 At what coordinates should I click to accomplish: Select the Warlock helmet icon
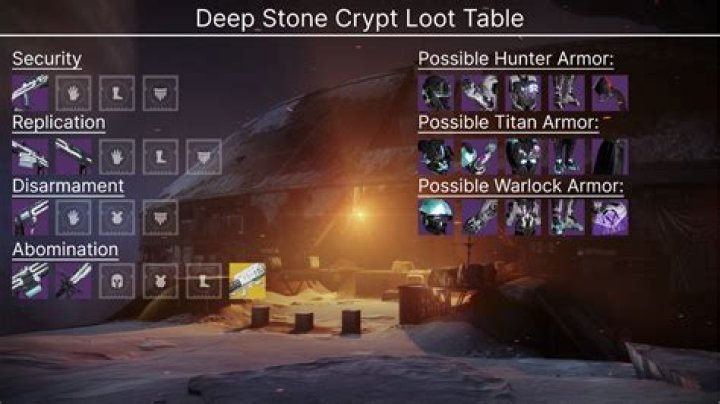(435, 217)
